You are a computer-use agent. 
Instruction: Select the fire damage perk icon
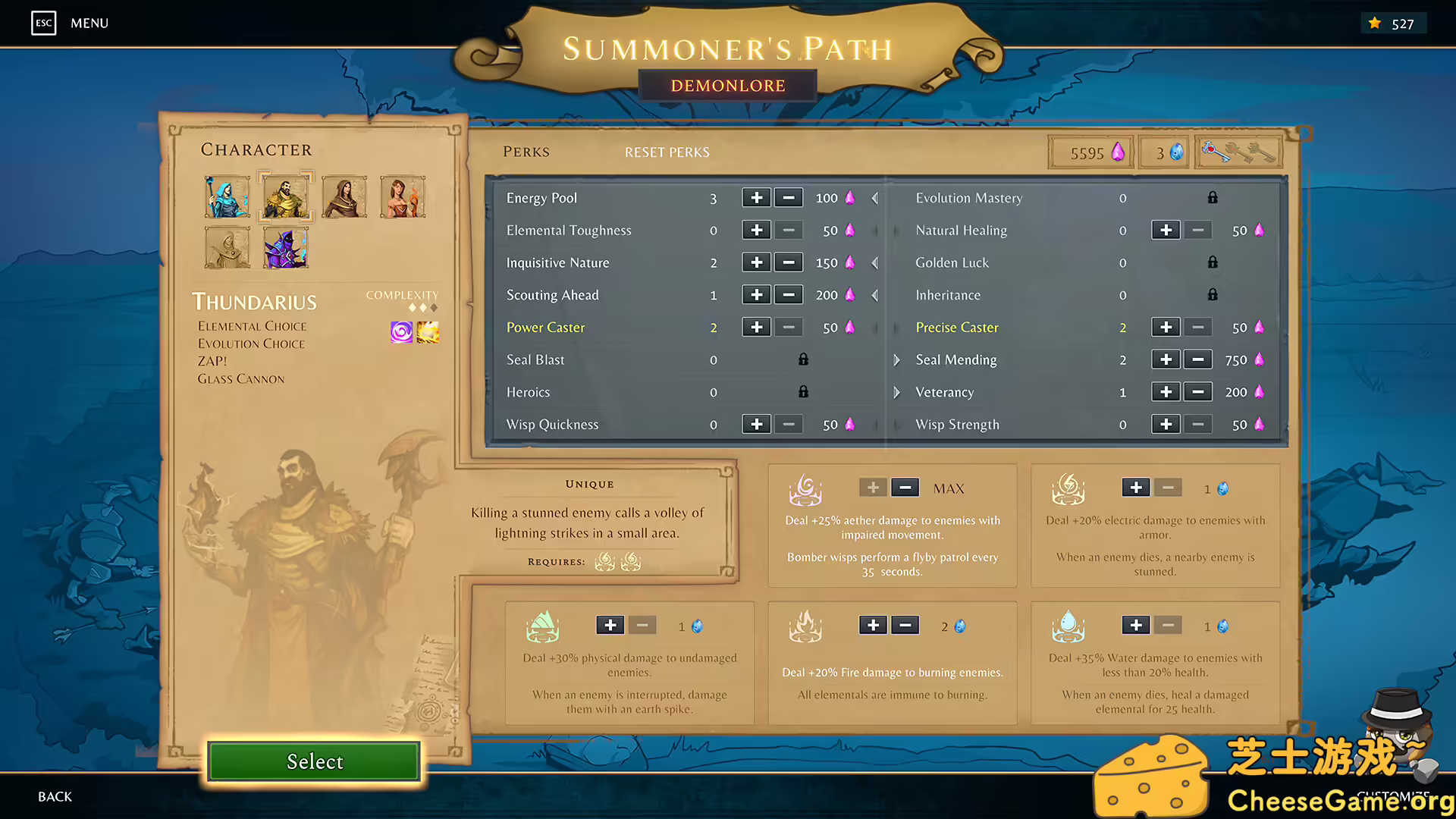click(x=806, y=626)
